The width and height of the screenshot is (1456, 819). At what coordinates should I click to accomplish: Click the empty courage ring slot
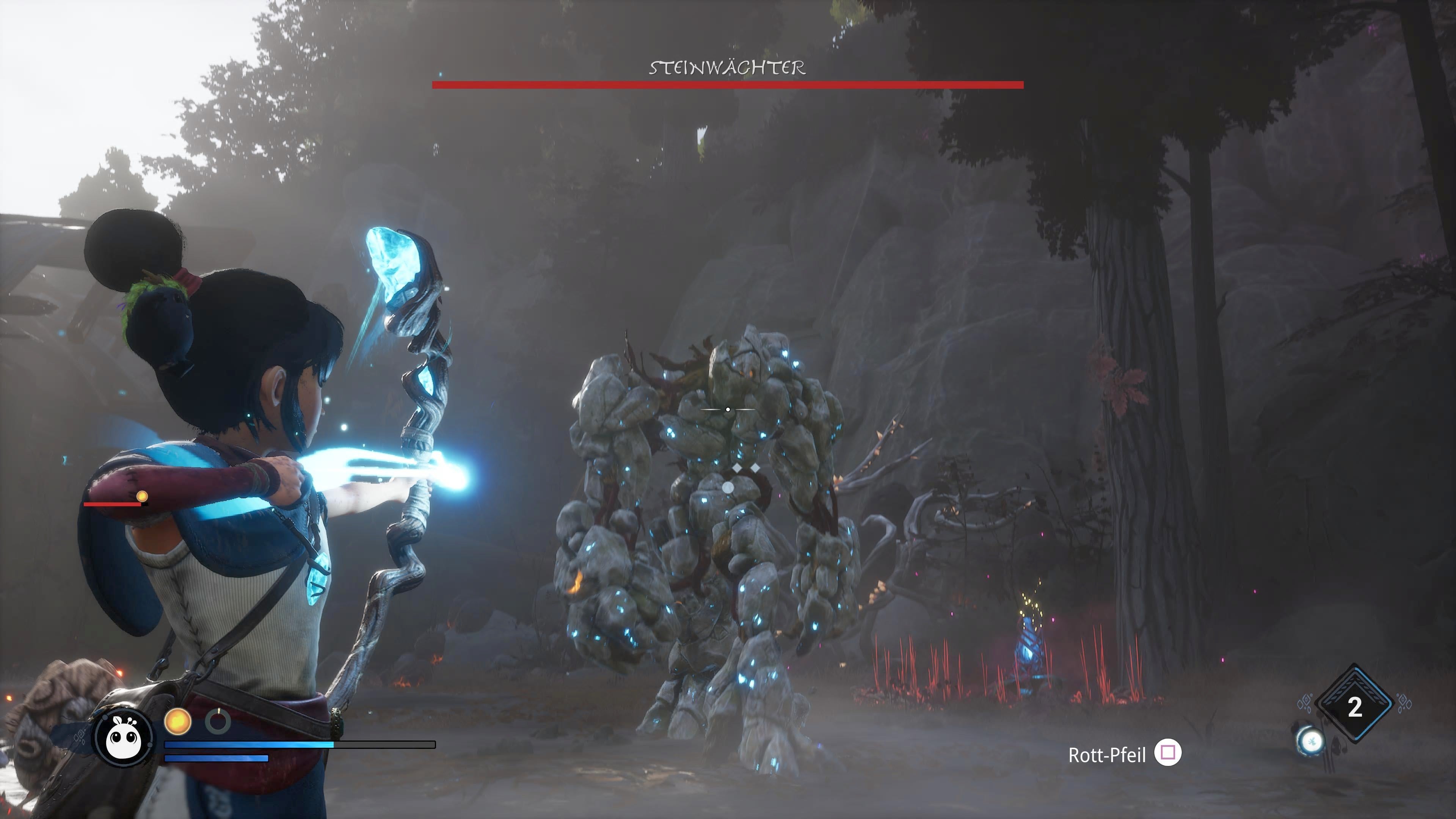tap(218, 722)
